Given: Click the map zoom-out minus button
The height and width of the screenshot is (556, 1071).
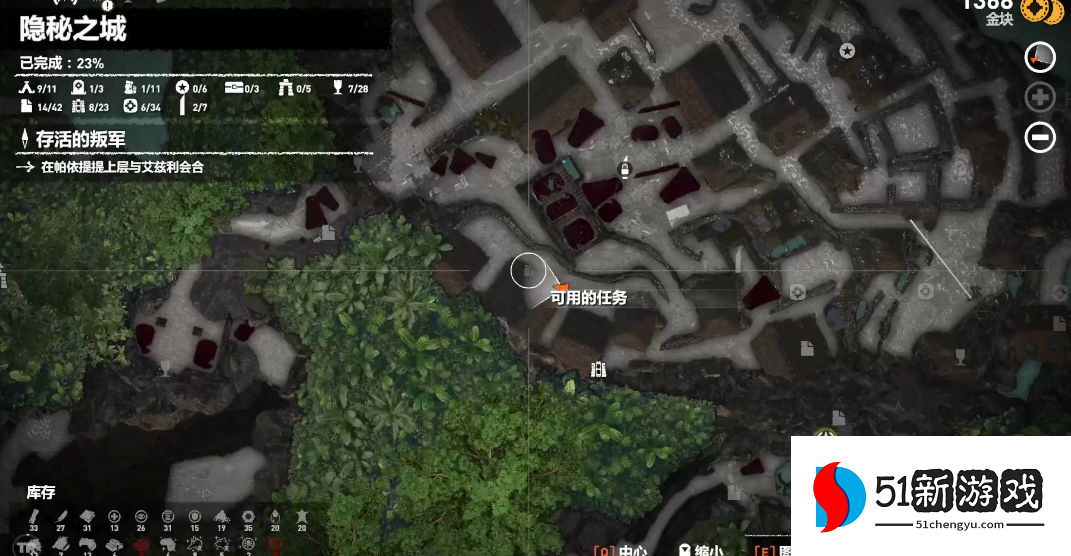Looking at the screenshot, I should point(1040,137).
